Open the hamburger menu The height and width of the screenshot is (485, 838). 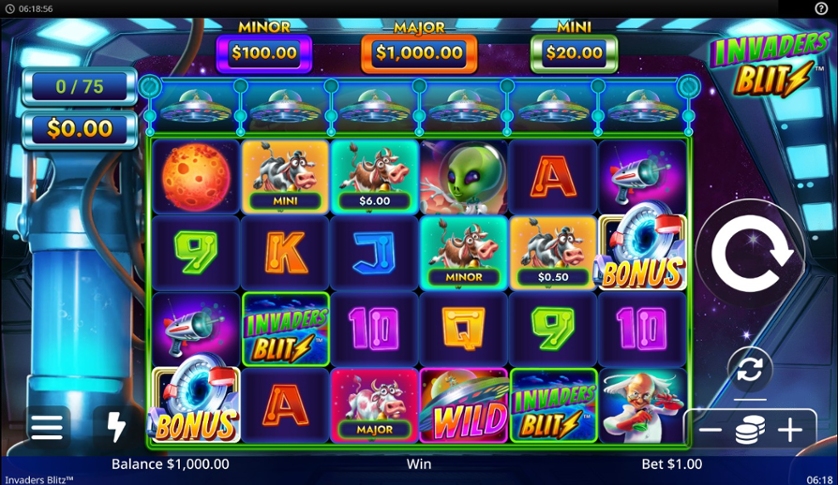[x=46, y=427]
